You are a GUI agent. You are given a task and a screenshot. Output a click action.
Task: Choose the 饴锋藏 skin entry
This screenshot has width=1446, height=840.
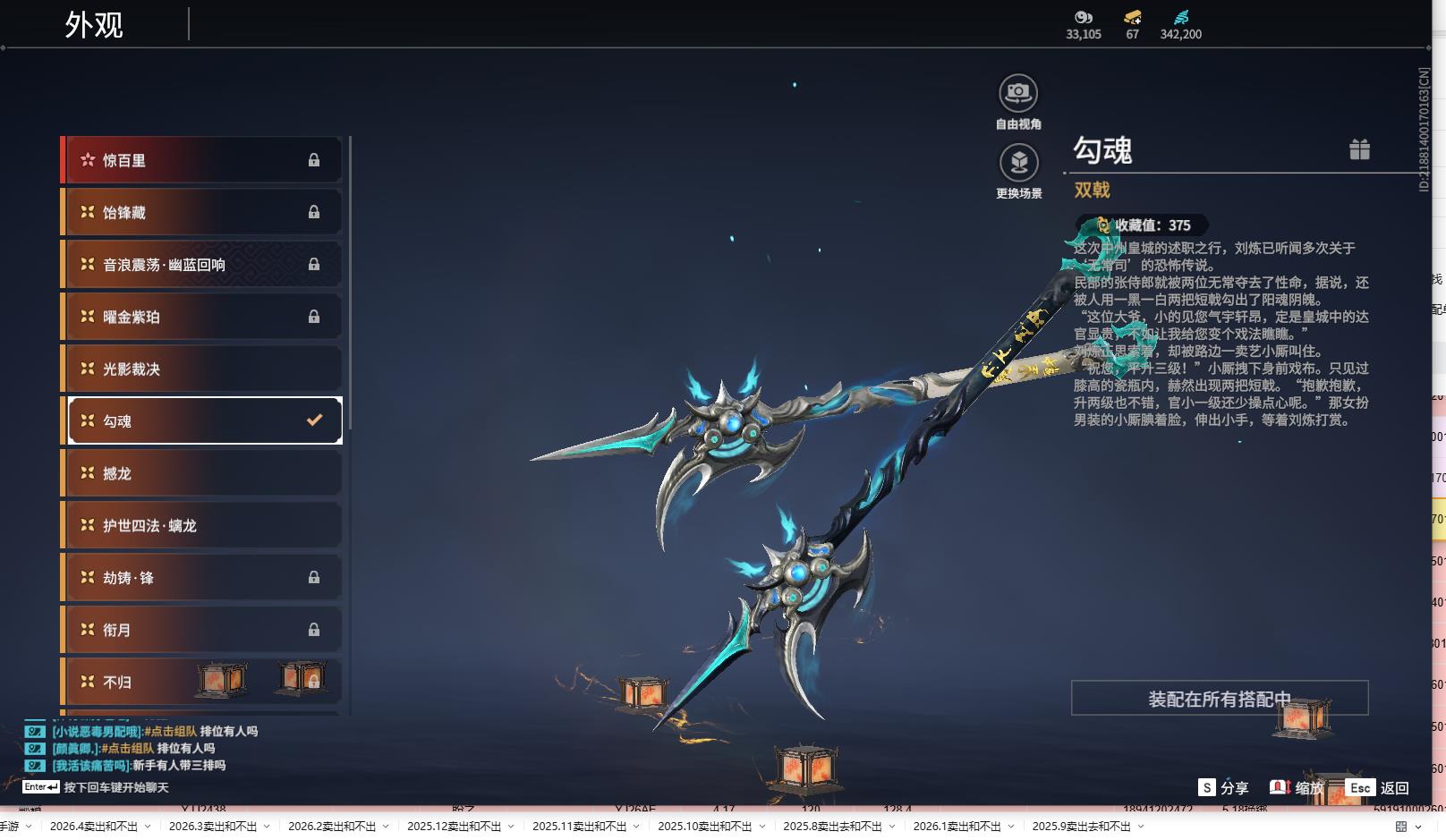coord(201,212)
